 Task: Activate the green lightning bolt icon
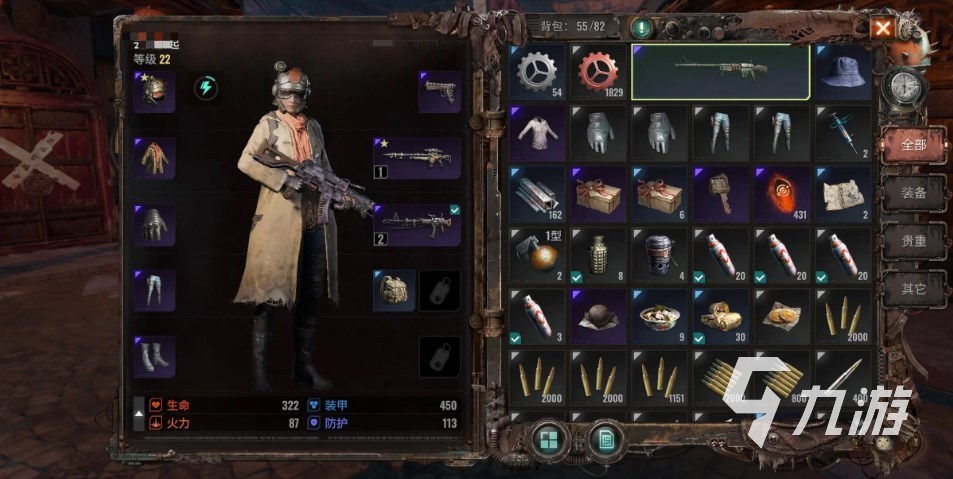pyautogui.click(x=206, y=87)
